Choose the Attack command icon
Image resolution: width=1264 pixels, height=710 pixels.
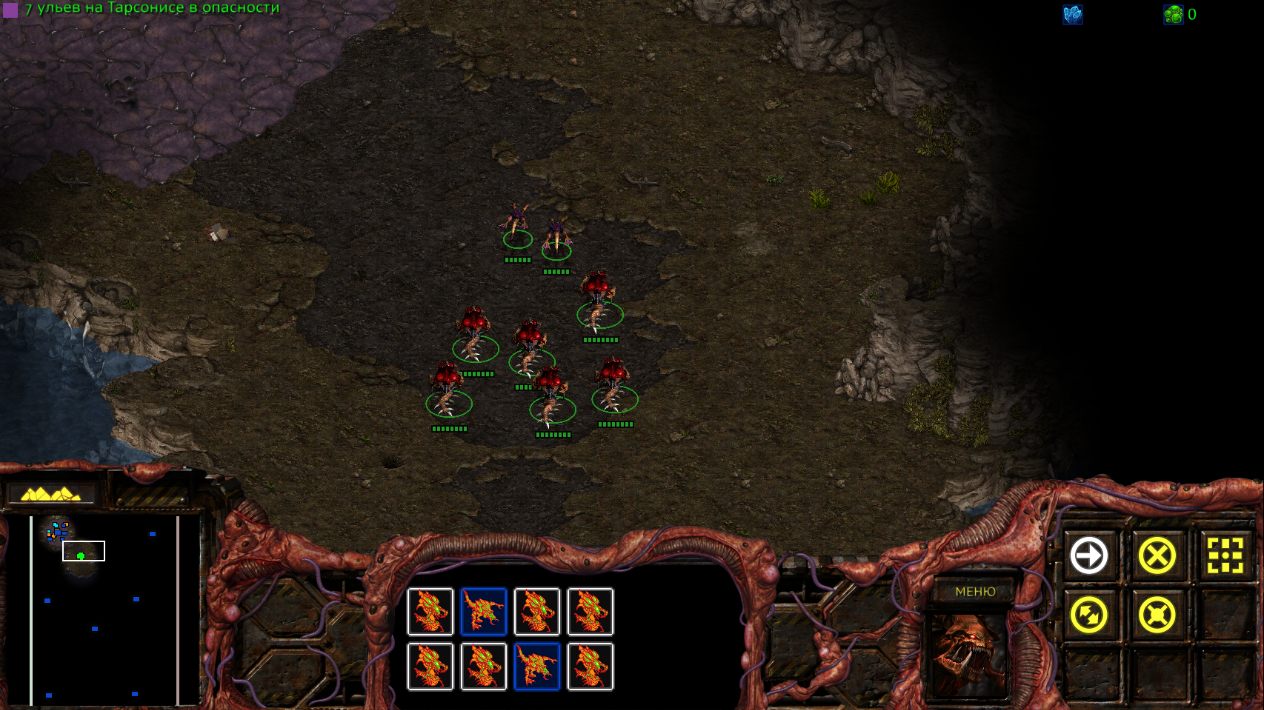(x=1225, y=555)
